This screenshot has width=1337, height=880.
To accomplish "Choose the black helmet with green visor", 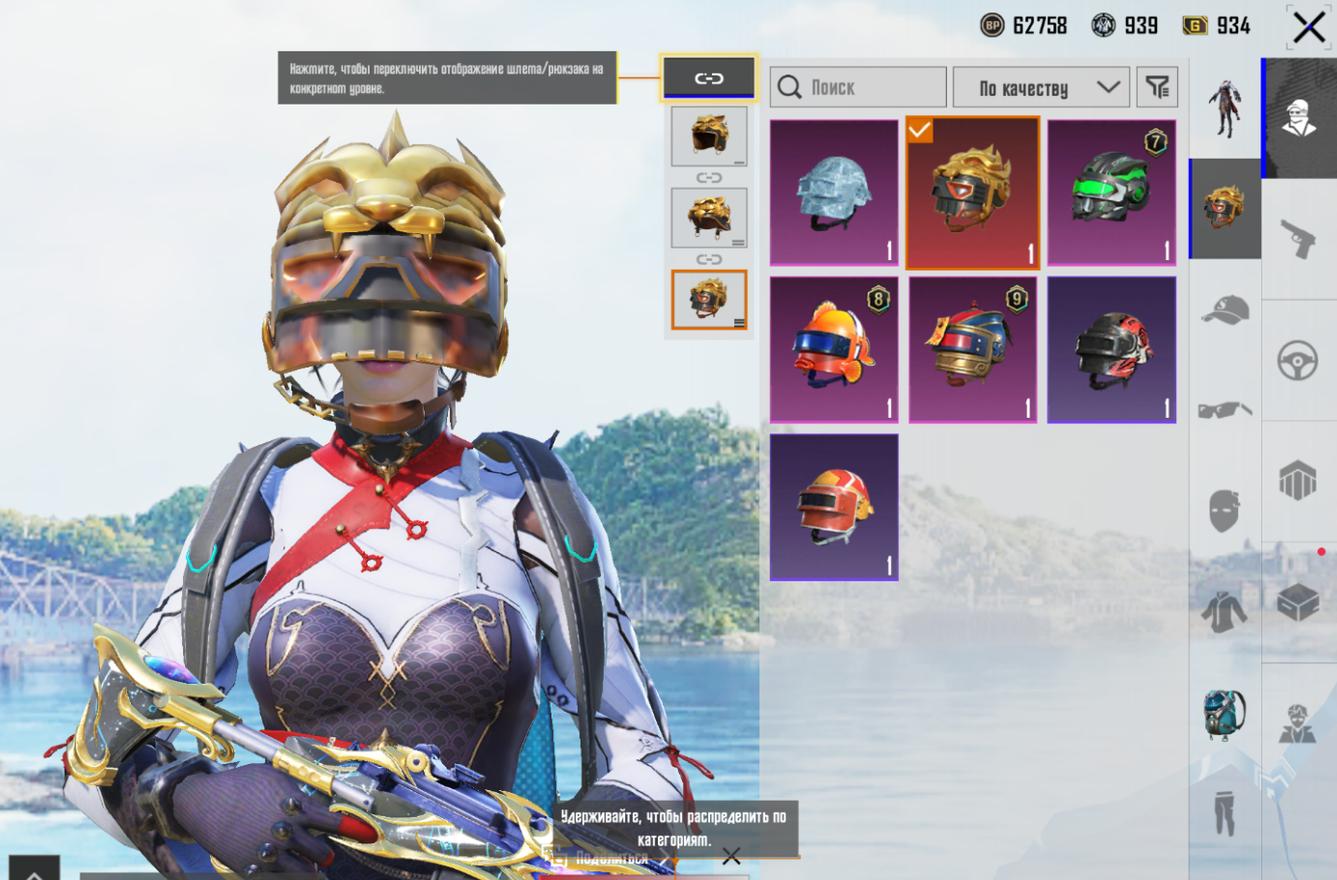I will 1111,193.
